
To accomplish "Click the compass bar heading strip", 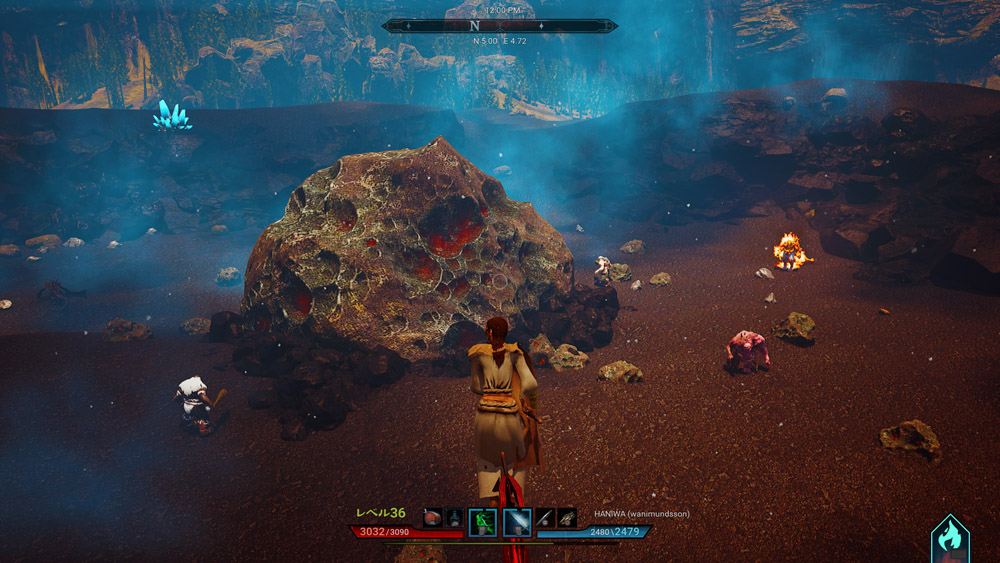I will (499, 25).
